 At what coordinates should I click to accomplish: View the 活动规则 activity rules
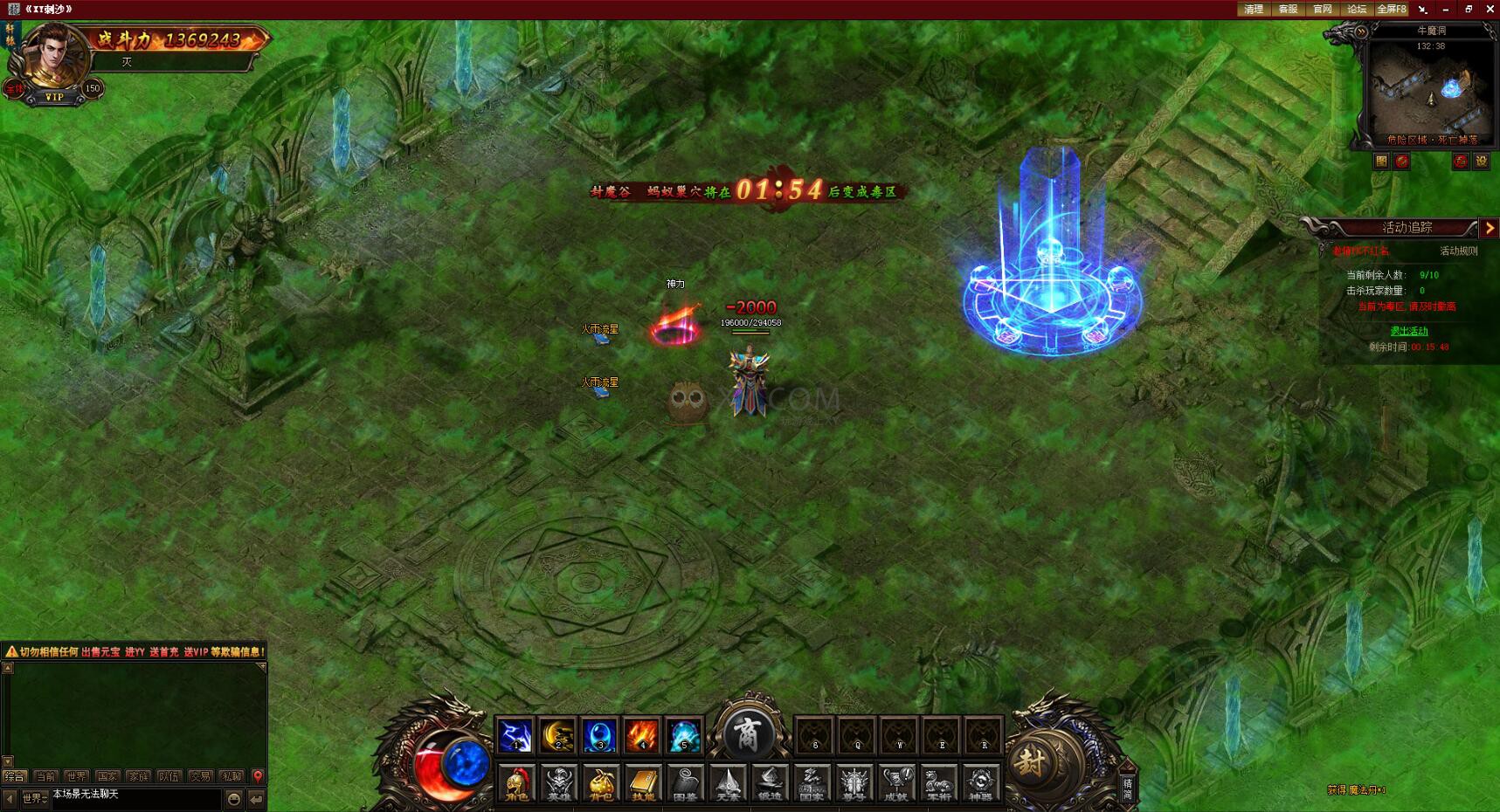pyautogui.click(x=1458, y=251)
